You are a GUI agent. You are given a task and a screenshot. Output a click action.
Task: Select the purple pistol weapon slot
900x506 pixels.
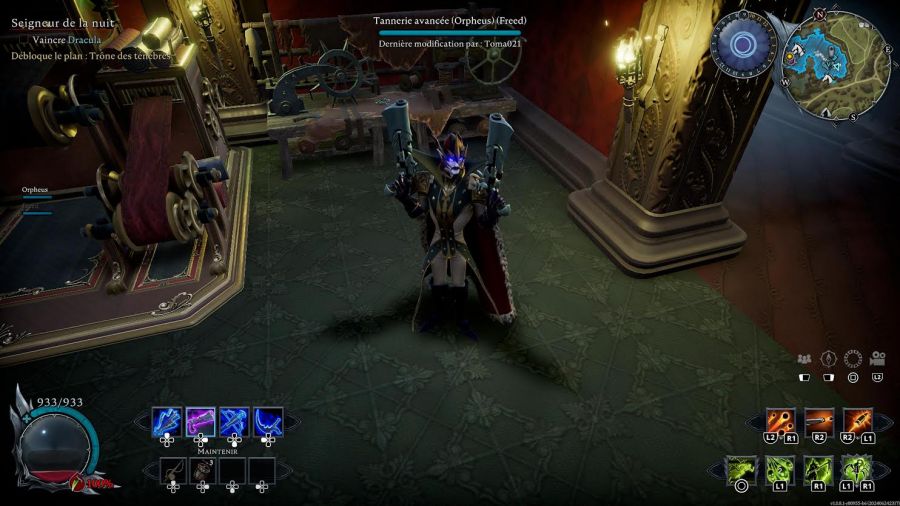point(202,422)
